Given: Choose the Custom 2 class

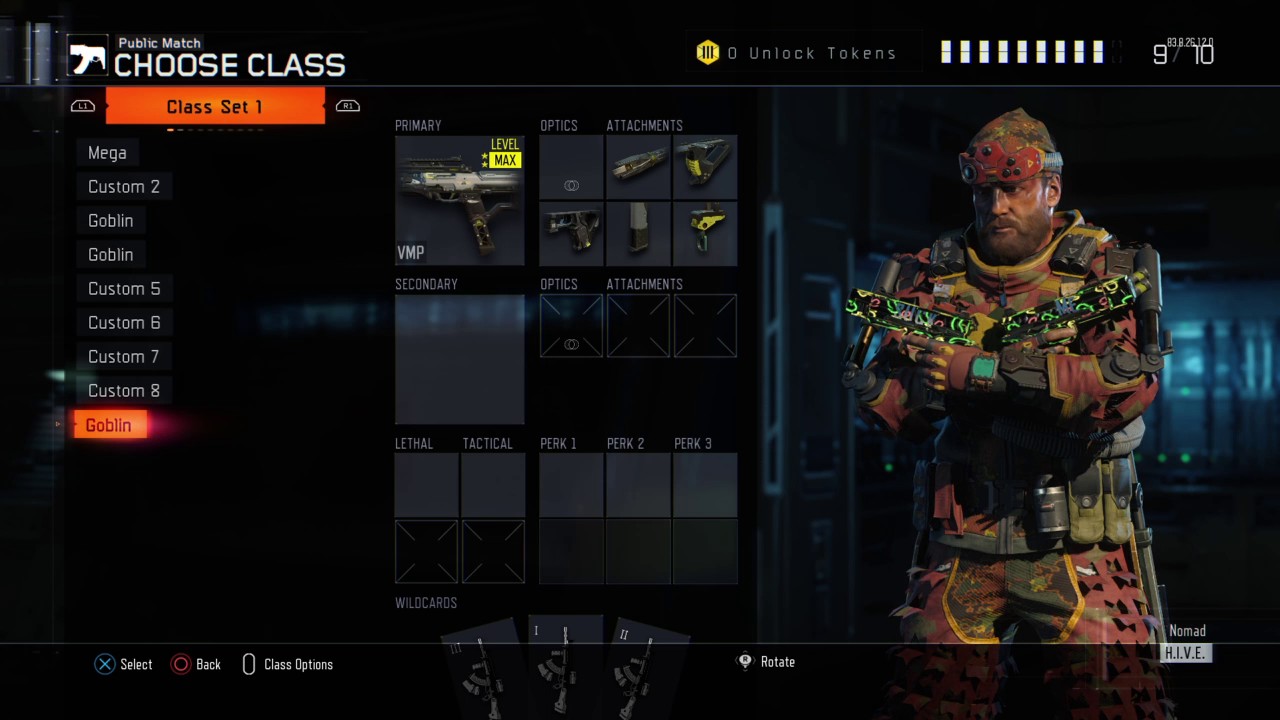Looking at the screenshot, I should 124,187.
